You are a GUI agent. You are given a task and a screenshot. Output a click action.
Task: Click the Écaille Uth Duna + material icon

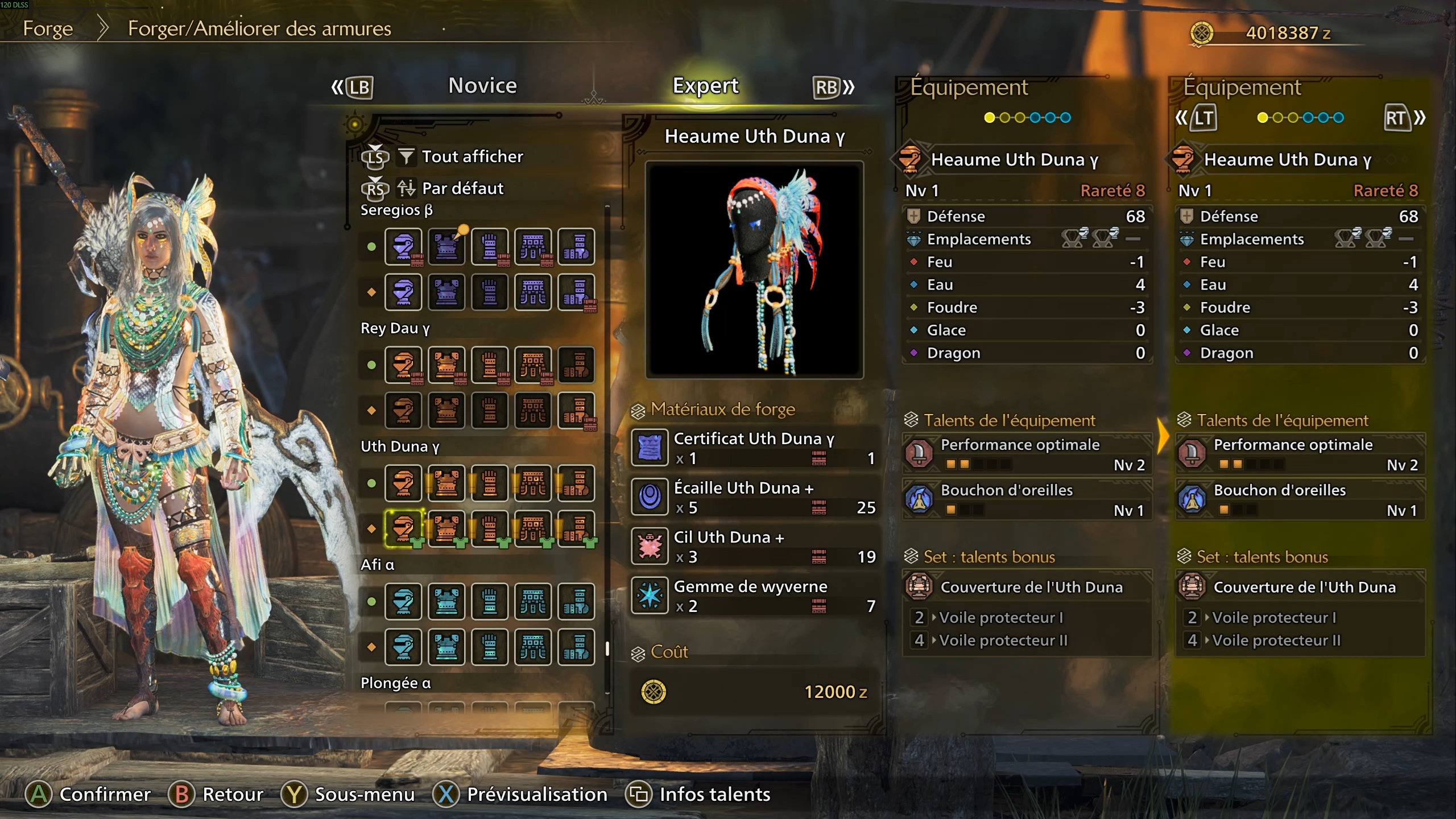pos(649,497)
